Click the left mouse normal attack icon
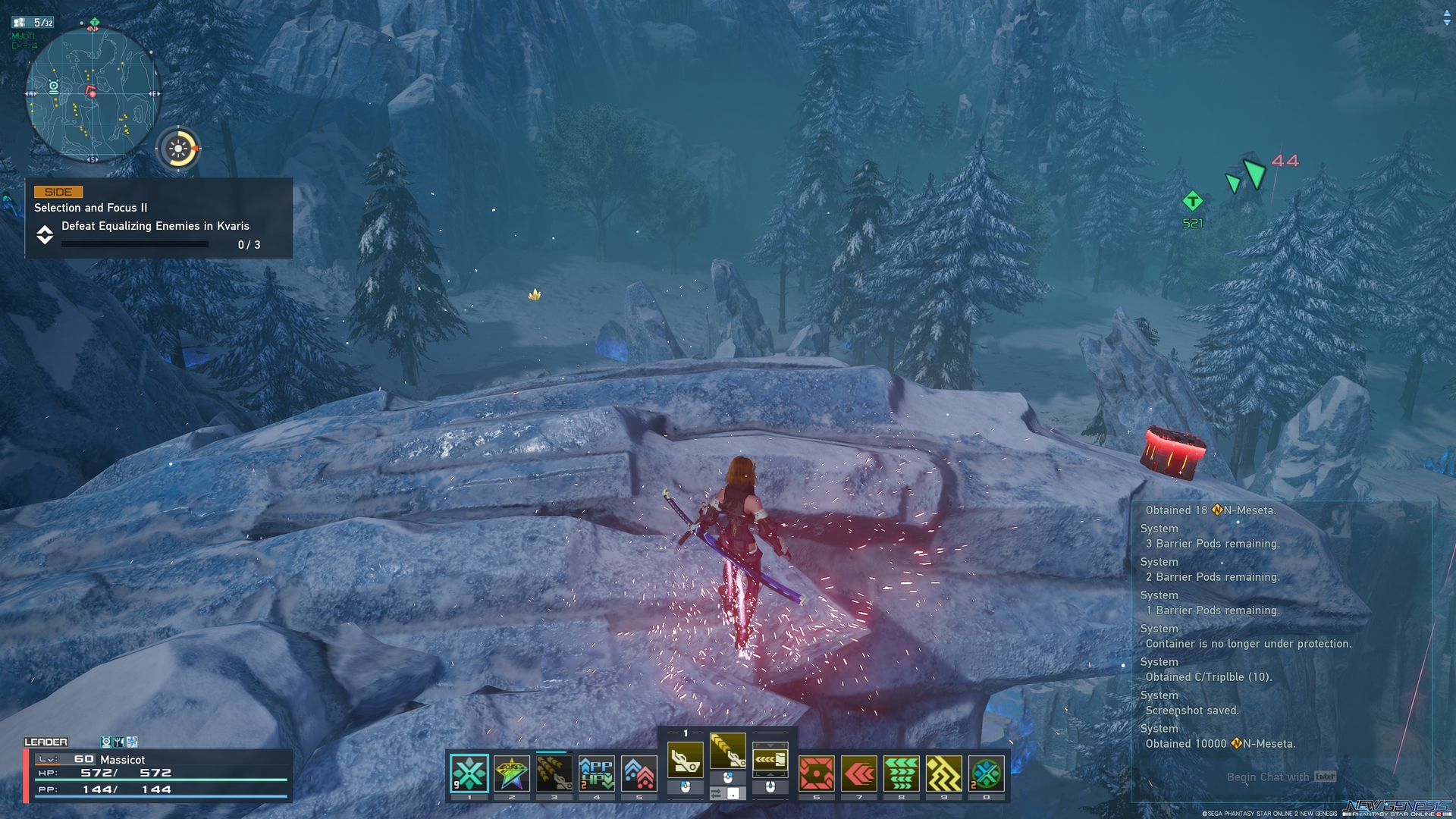The image size is (1456, 819). (x=686, y=760)
